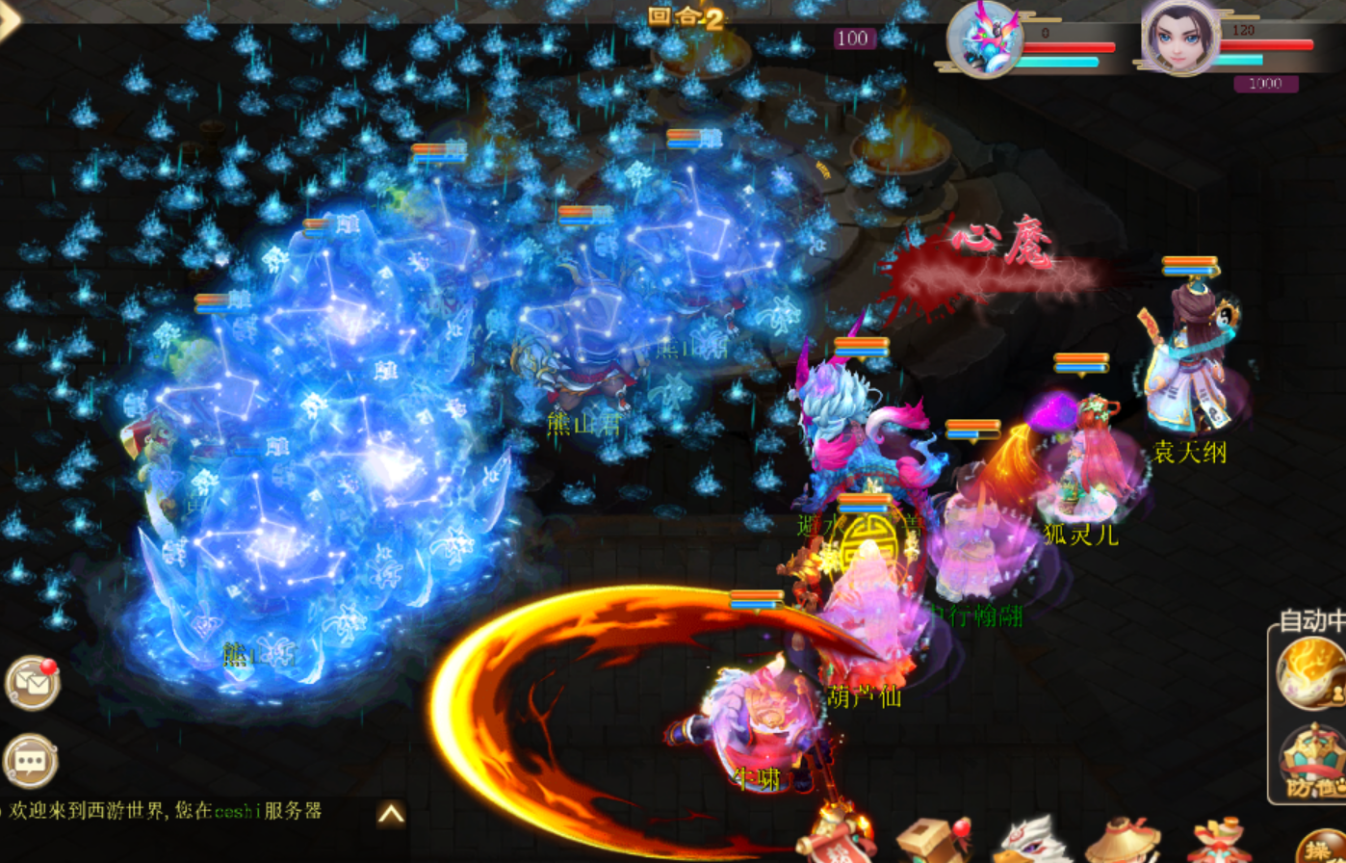Click the gold arrow at top-left corner

click(x=10, y=20)
